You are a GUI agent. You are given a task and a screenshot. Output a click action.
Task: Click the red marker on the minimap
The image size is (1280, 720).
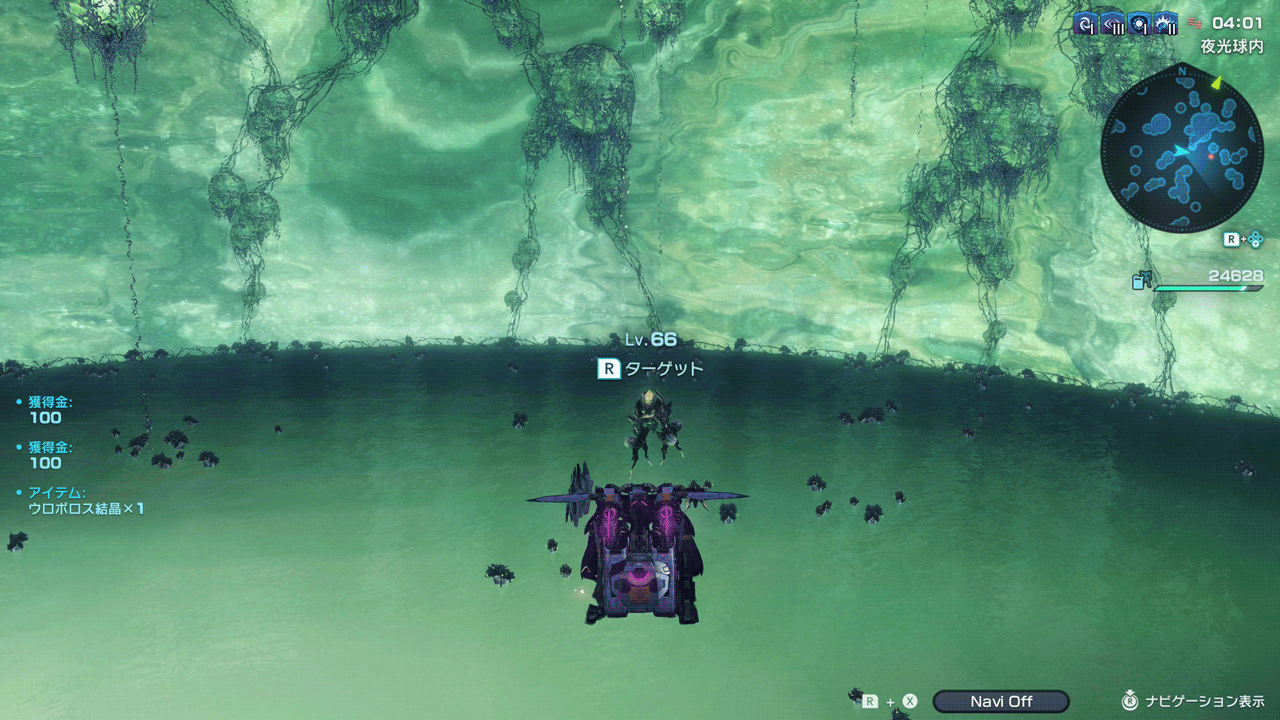(1210, 156)
